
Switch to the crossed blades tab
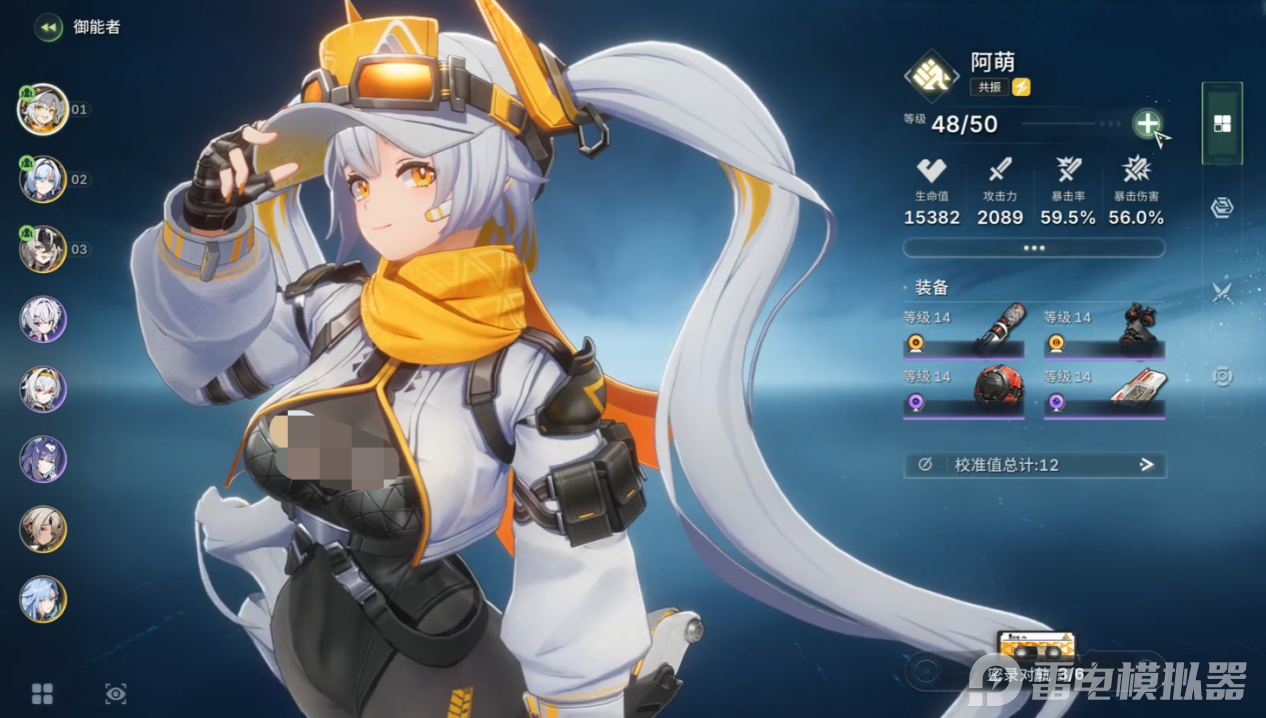pyautogui.click(x=1222, y=292)
